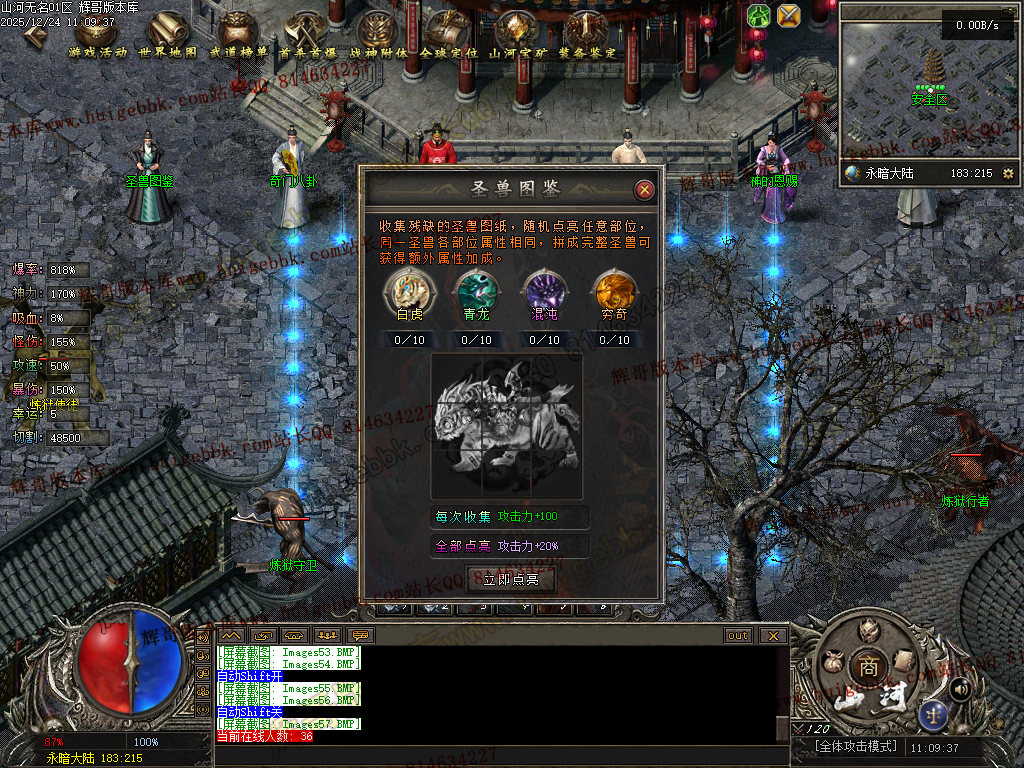Viewport: 1024px width, 768px height.
Task: Open the bag pouch icon
Action: (x=831, y=661)
